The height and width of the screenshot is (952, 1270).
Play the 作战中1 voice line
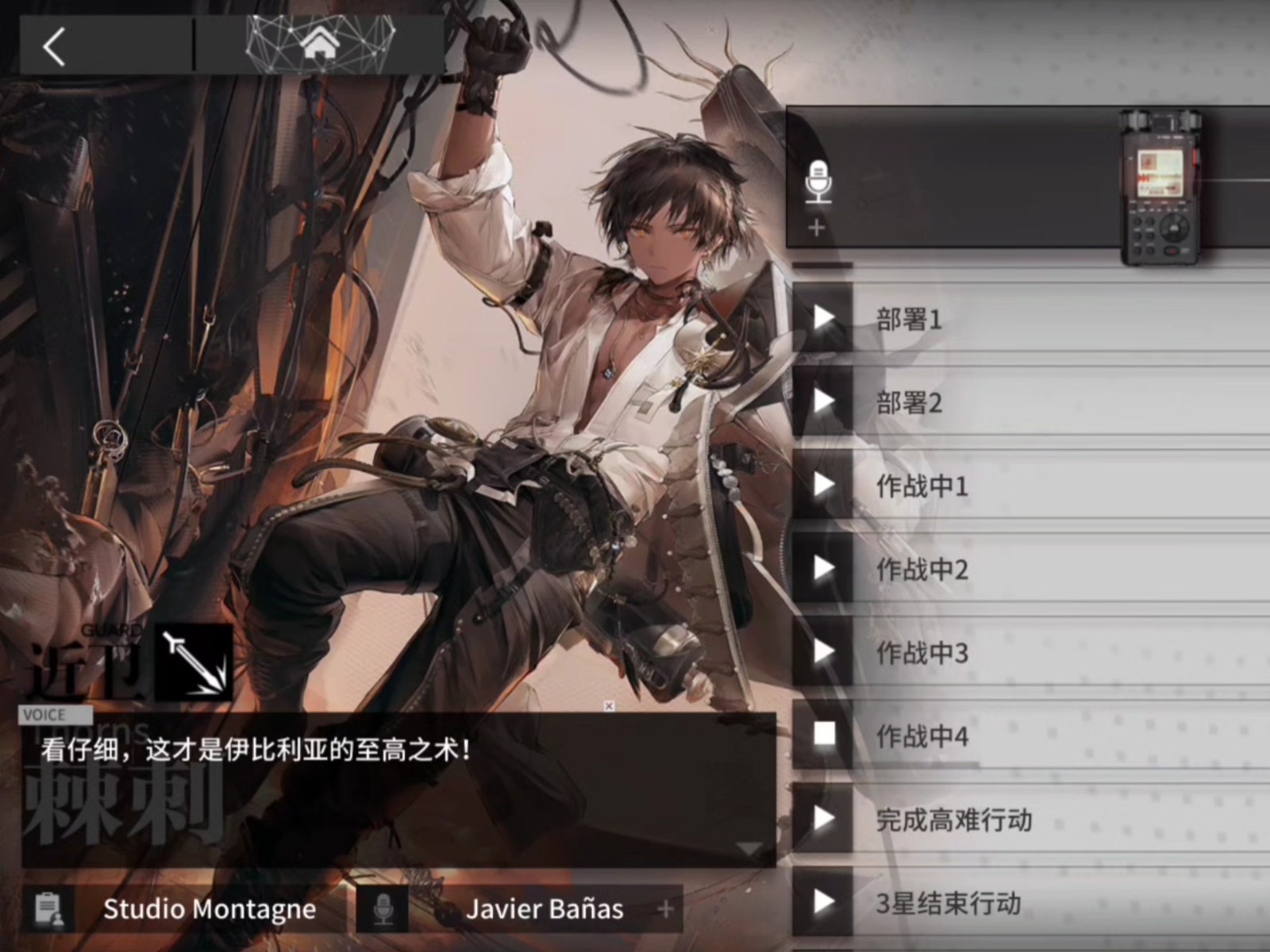pyautogui.click(x=823, y=486)
